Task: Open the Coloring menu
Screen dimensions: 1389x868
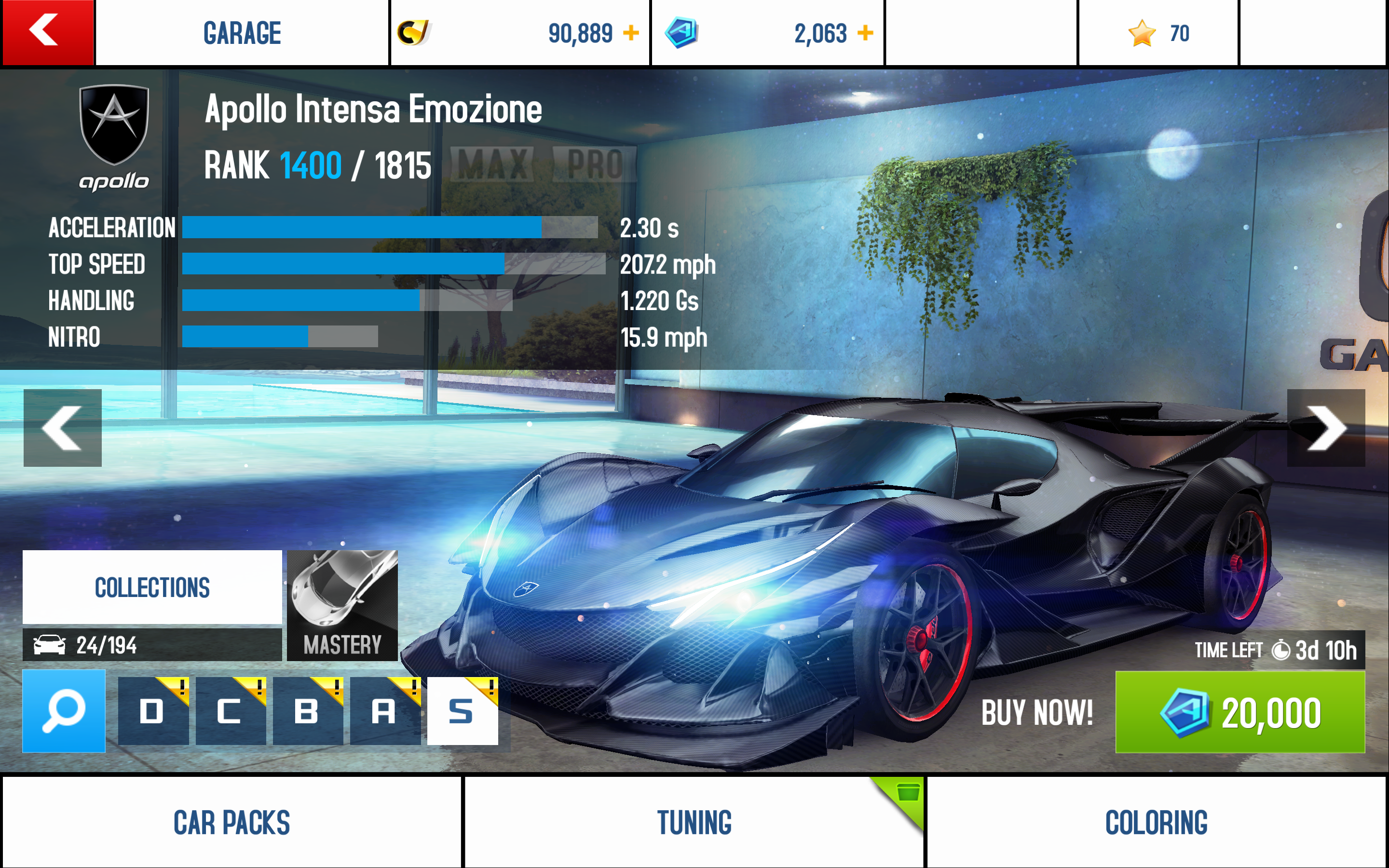Action: [x=1156, y=822]
